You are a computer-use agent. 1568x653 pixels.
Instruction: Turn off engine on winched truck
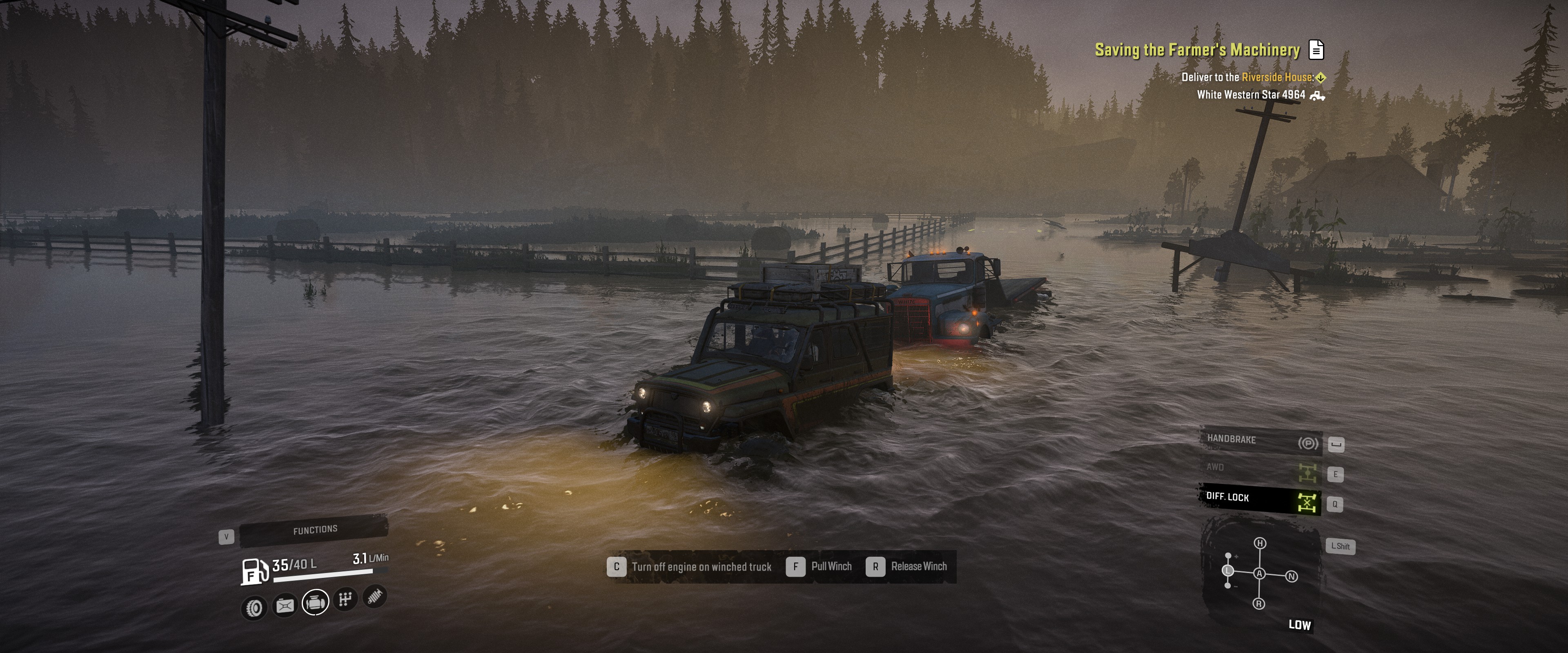[690, 566]
